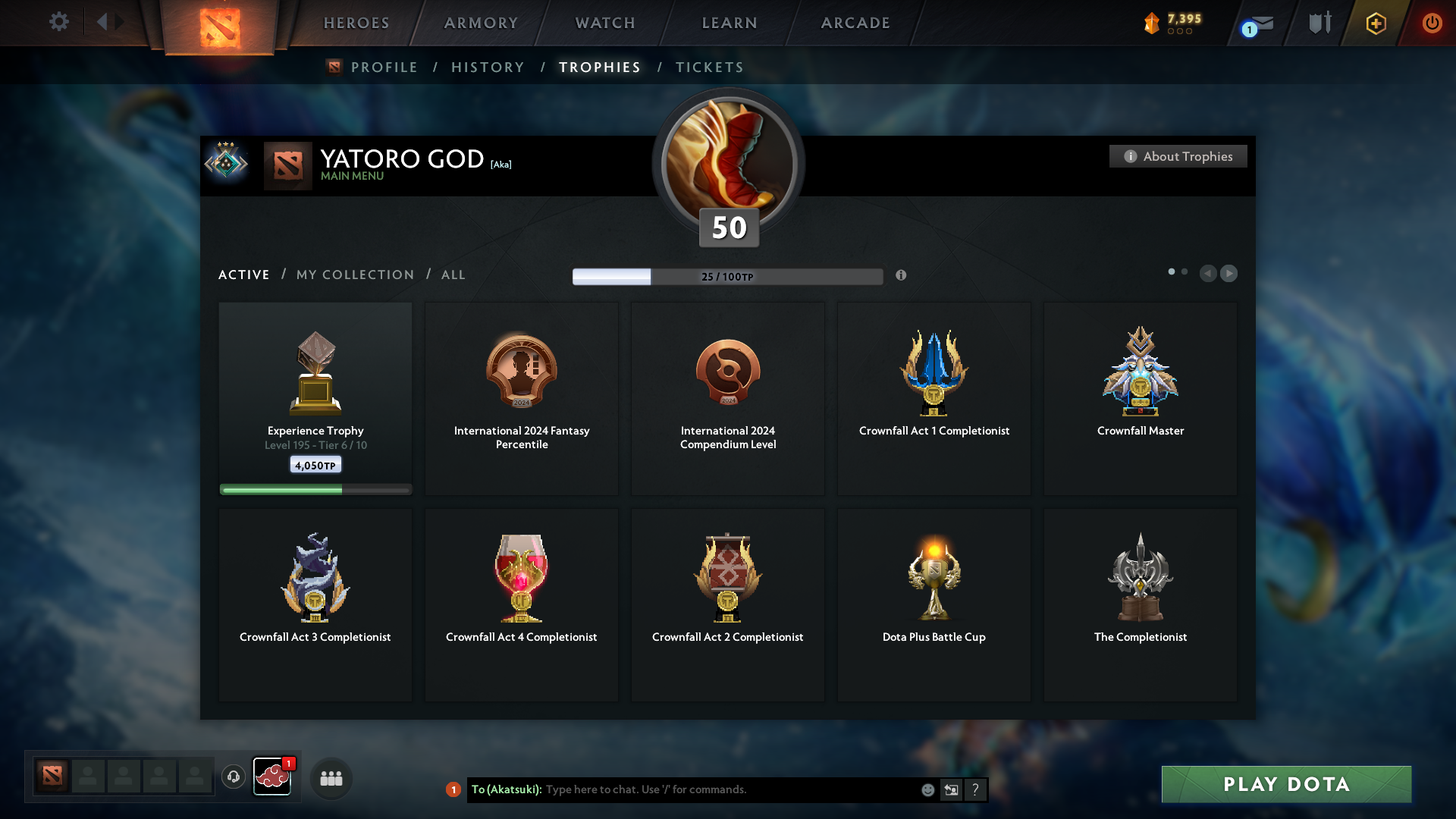This screenshot has height=819, width=1456.
Task: Open the armory shield and sword icon
Action: click(x=1319, y=23)
